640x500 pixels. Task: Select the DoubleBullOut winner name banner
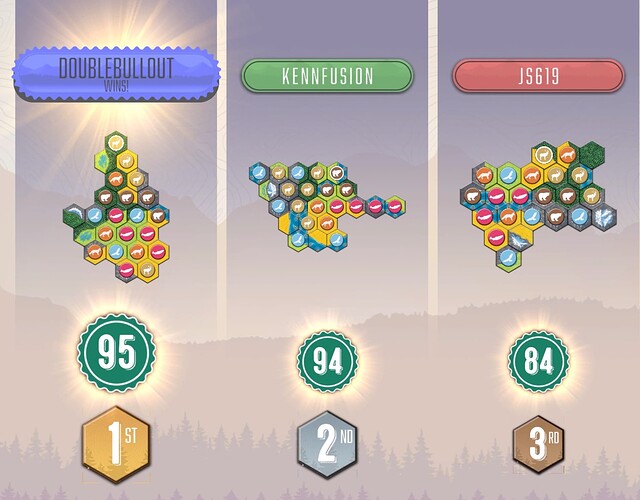(x=116, y=73)
